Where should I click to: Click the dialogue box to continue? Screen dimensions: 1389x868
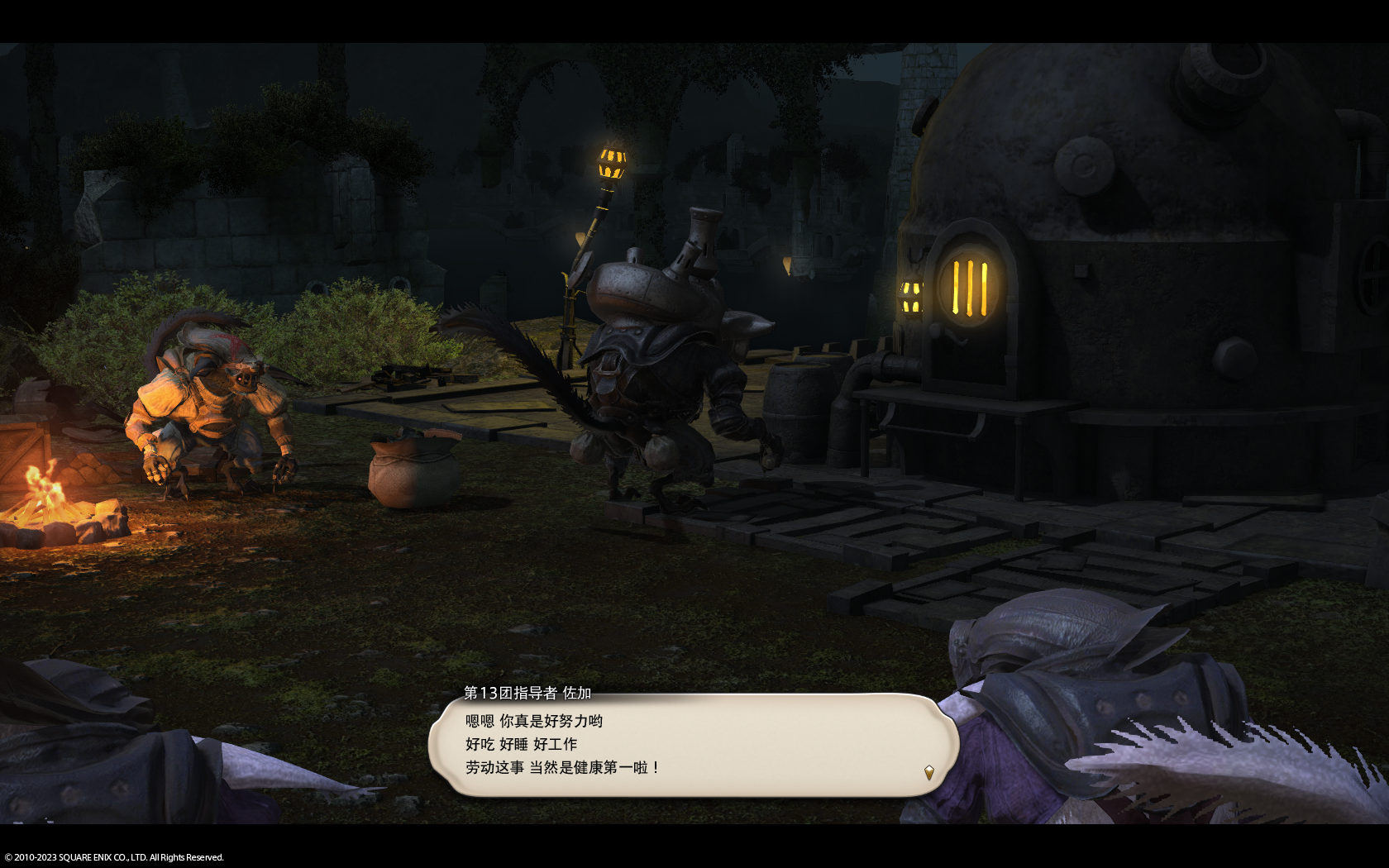693,745
